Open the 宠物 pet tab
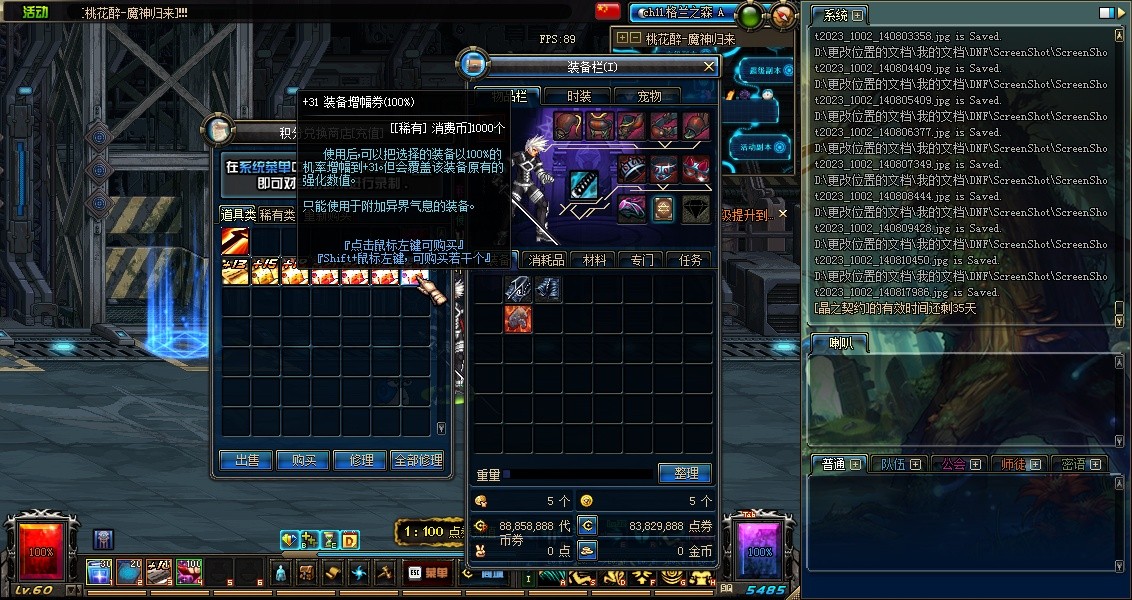1132x600 pixels. click(649, 96)
